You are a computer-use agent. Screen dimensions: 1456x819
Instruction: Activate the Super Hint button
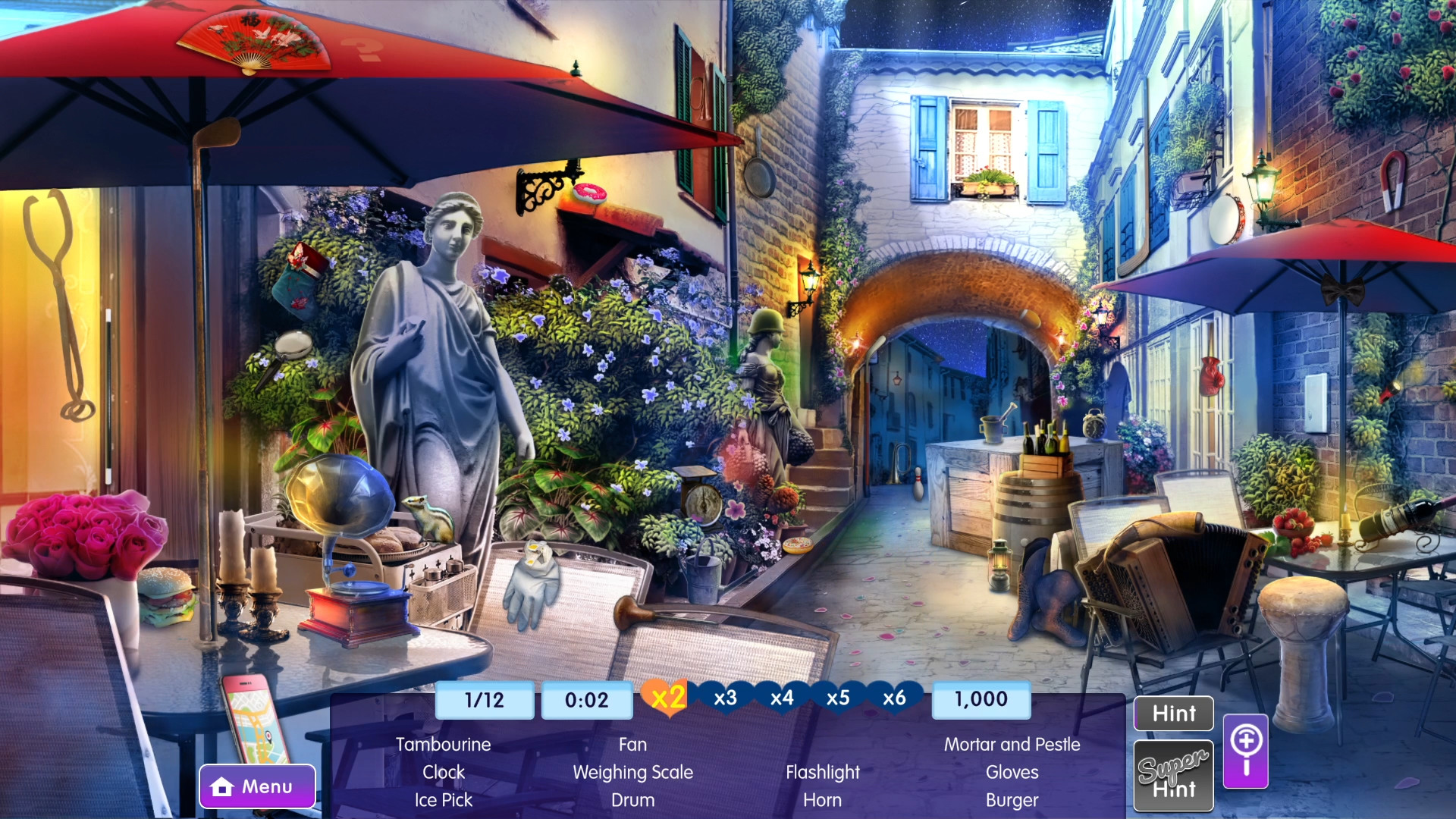coord(1173,776)
